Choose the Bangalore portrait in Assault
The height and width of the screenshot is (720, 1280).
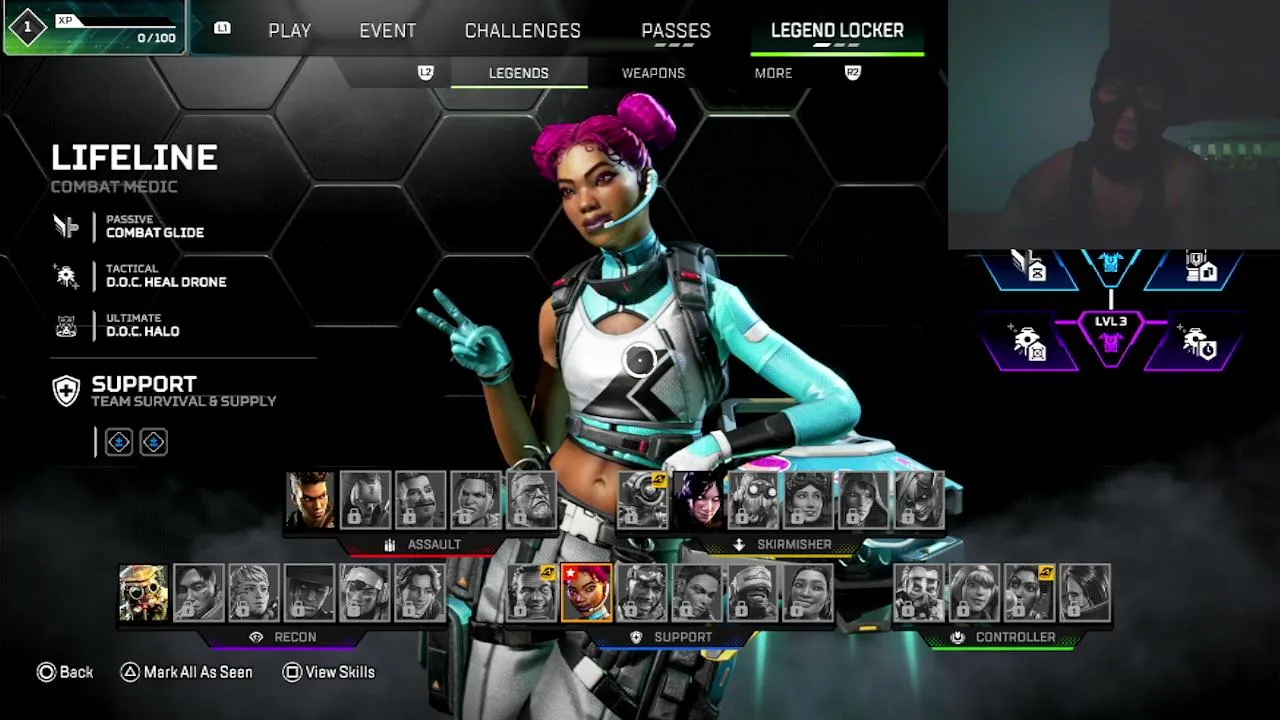(310, 500)
